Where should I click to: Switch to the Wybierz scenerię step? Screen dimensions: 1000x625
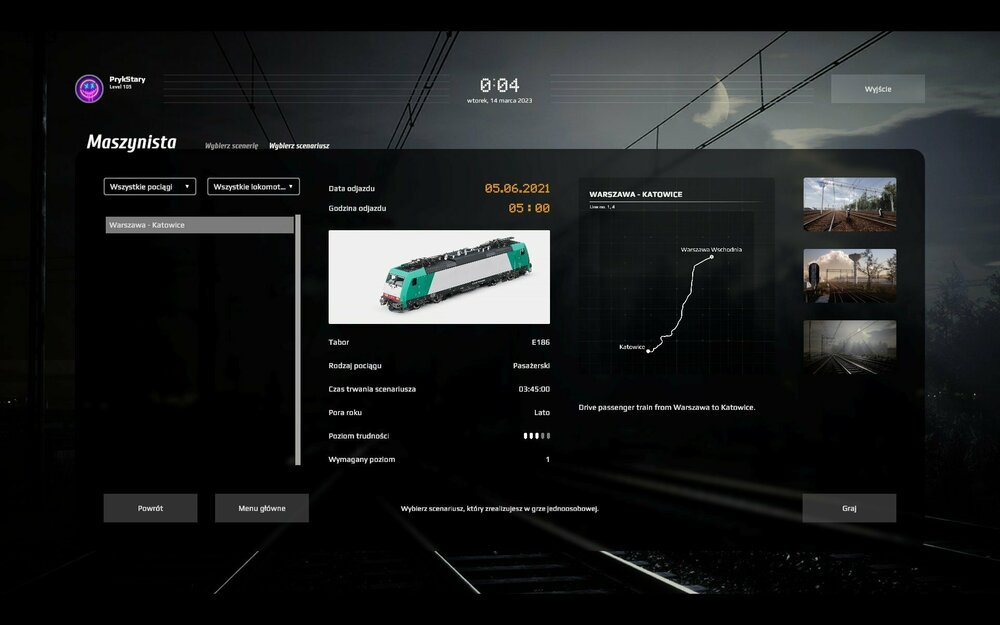(x=231, y=146)
